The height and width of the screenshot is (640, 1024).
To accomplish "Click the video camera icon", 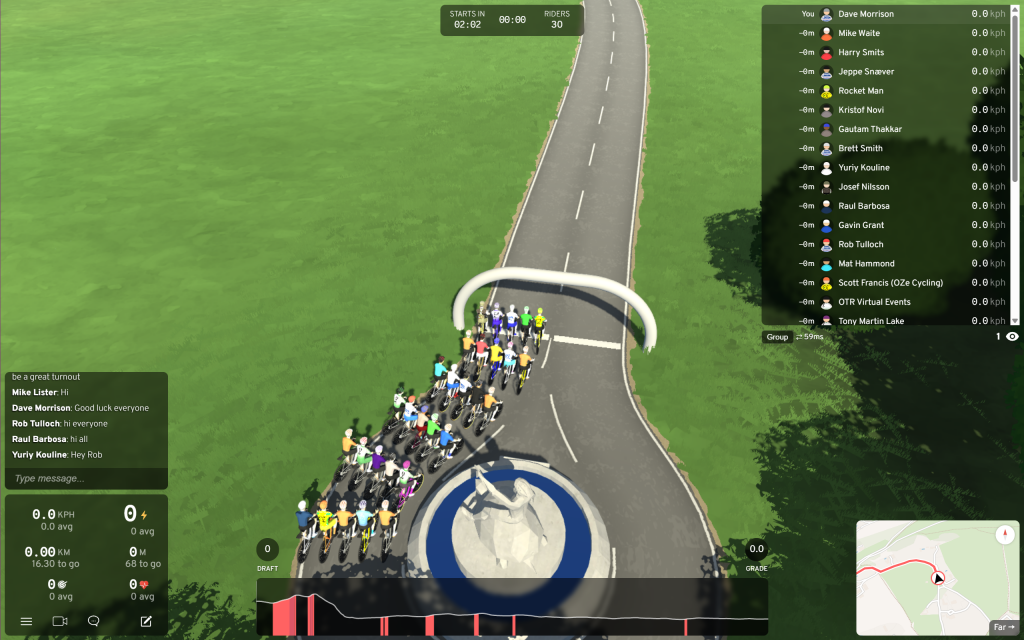I will (x=60, y=621).
